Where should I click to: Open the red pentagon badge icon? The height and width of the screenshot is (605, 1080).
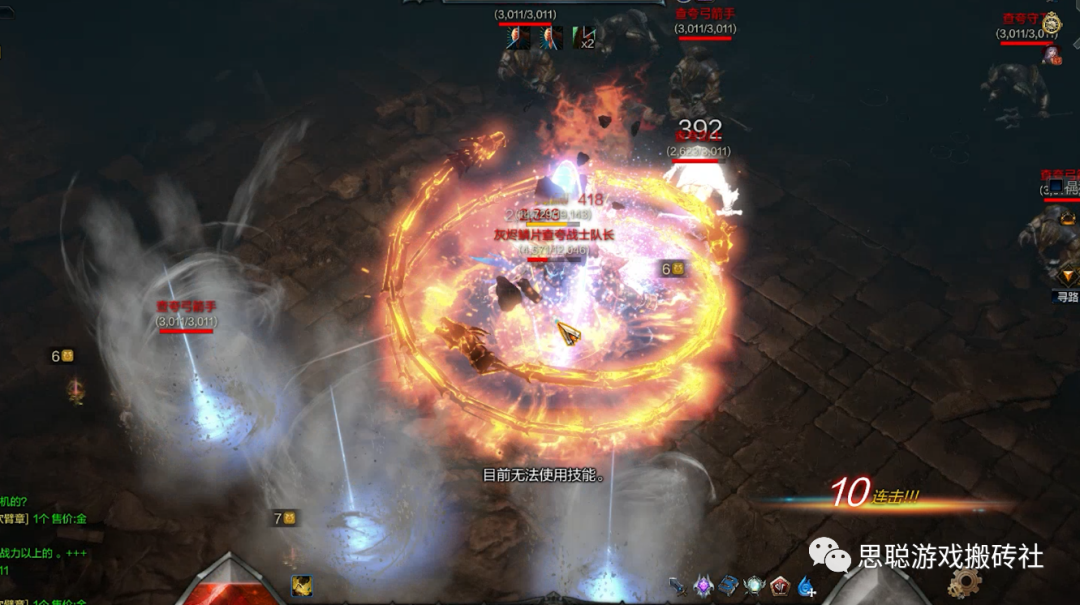click(780, 586)
